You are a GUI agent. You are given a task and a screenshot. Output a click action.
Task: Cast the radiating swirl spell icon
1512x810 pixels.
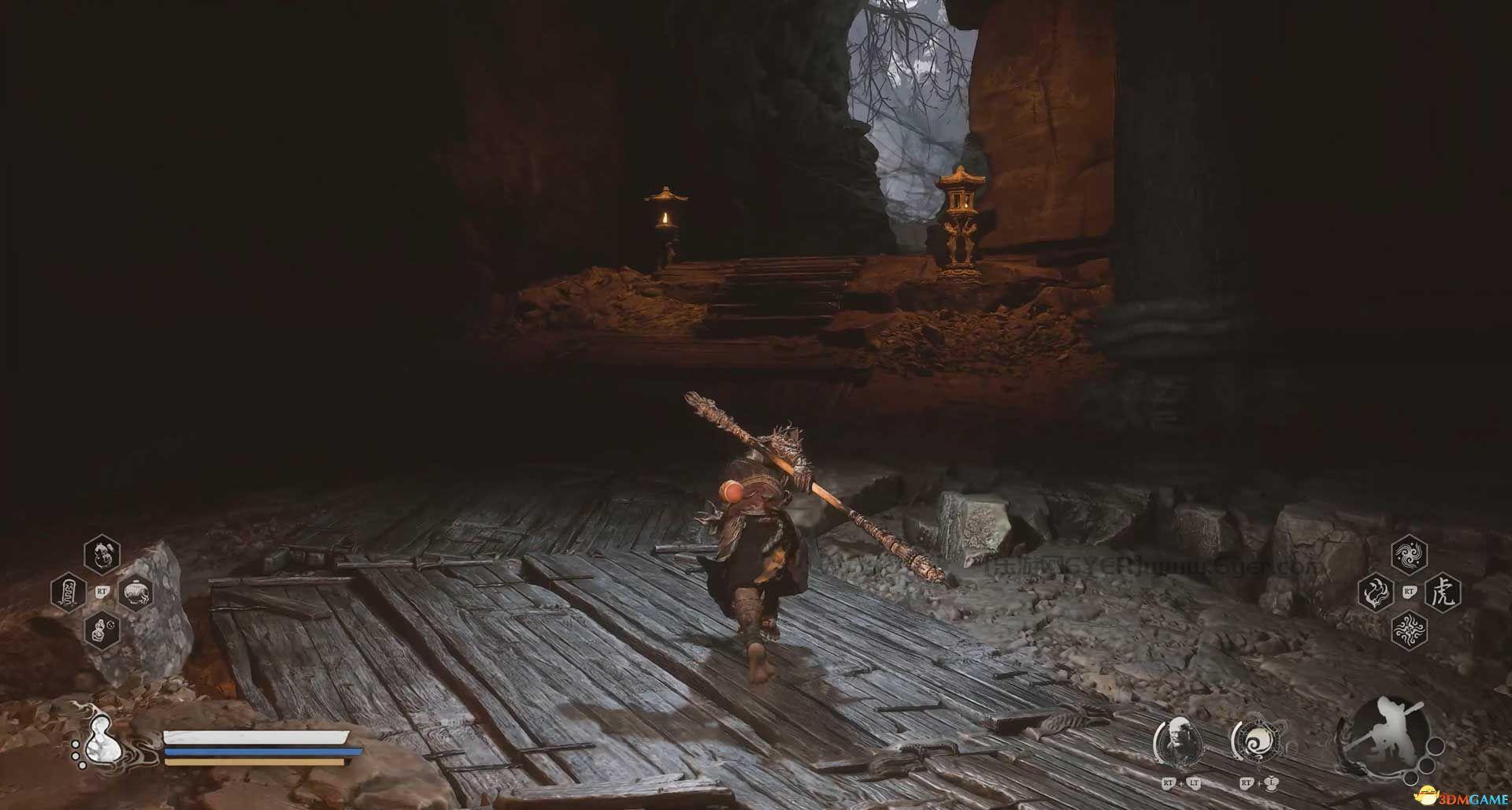[1409, 629]
